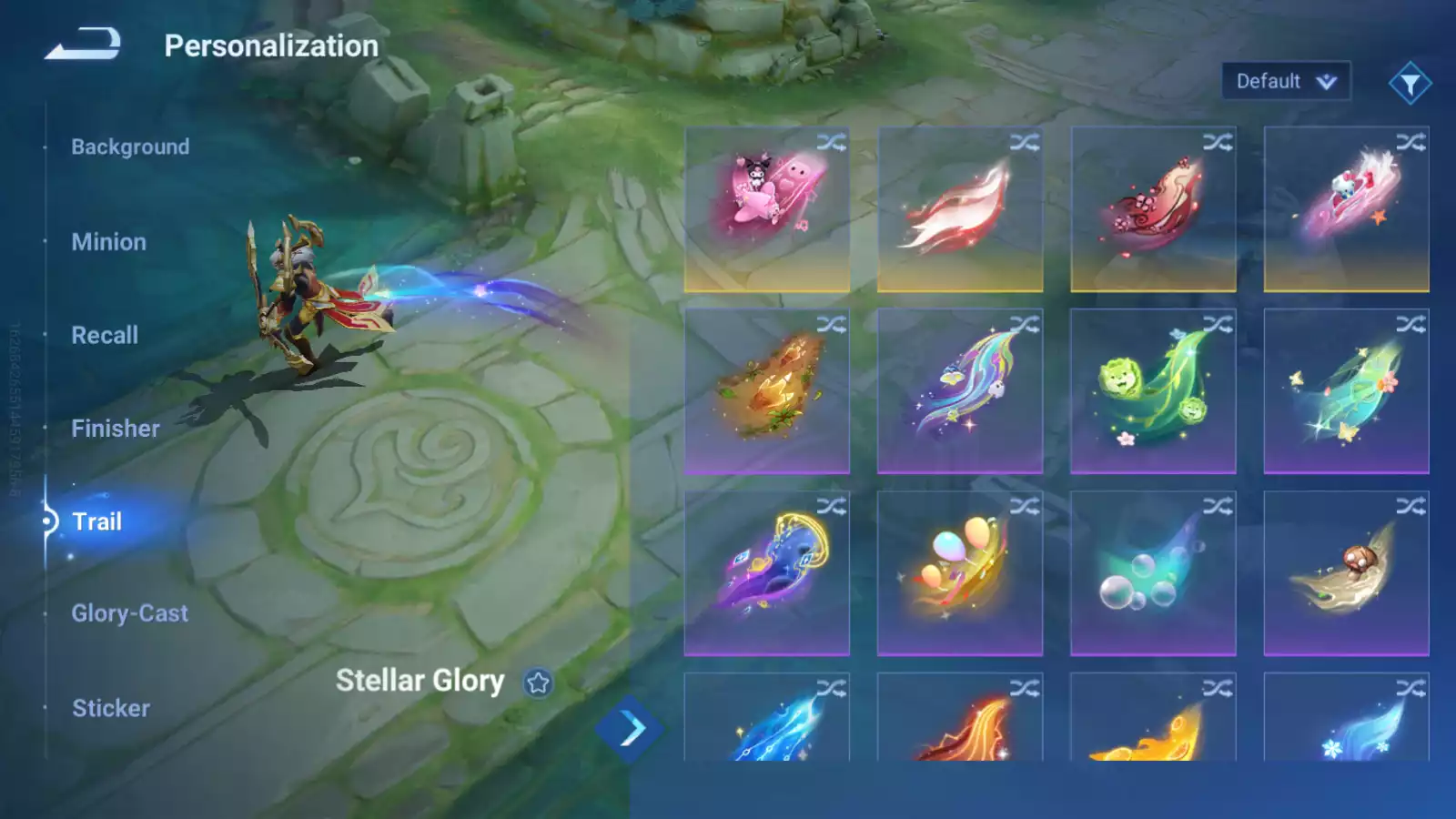The height and width of the screenshot is (819, 1456).
Task: Open the Recall customization category
Action: 106,335
